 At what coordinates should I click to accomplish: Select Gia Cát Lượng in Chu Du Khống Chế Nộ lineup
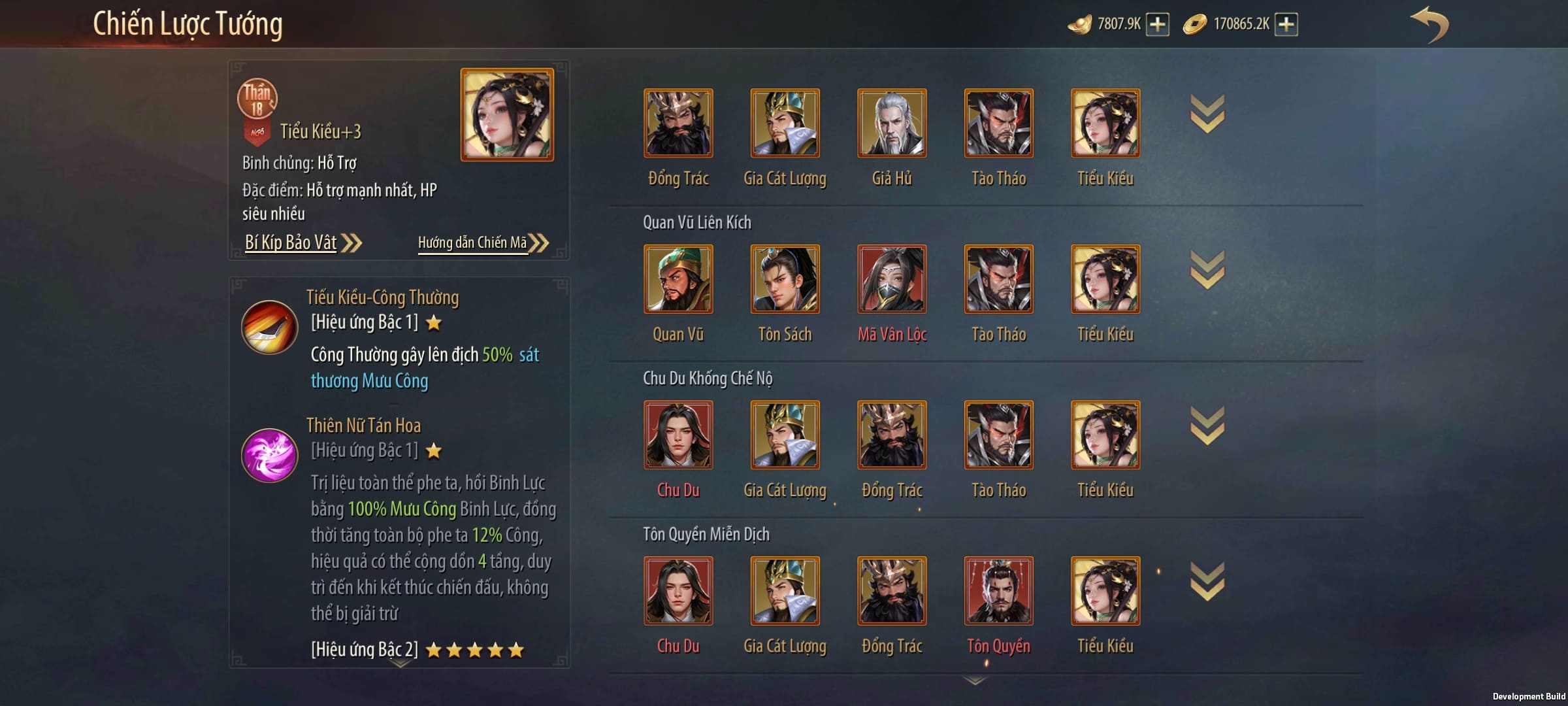(x=785, y=435)
